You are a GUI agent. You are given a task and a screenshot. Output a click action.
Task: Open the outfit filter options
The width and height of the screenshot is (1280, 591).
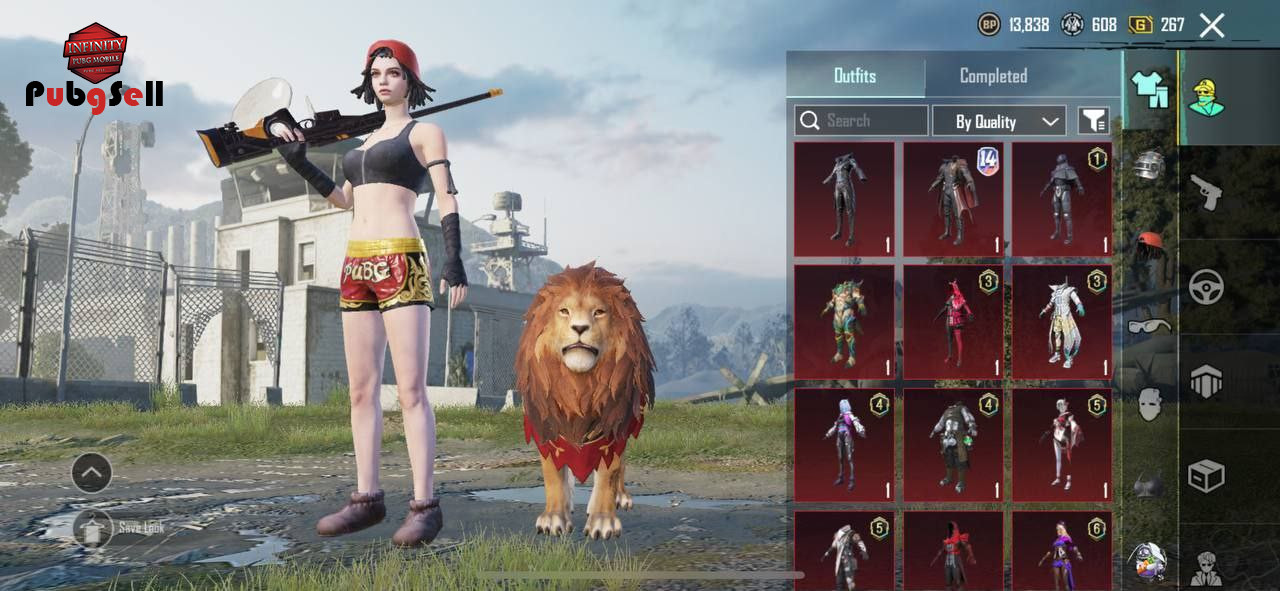[1094, 121]
